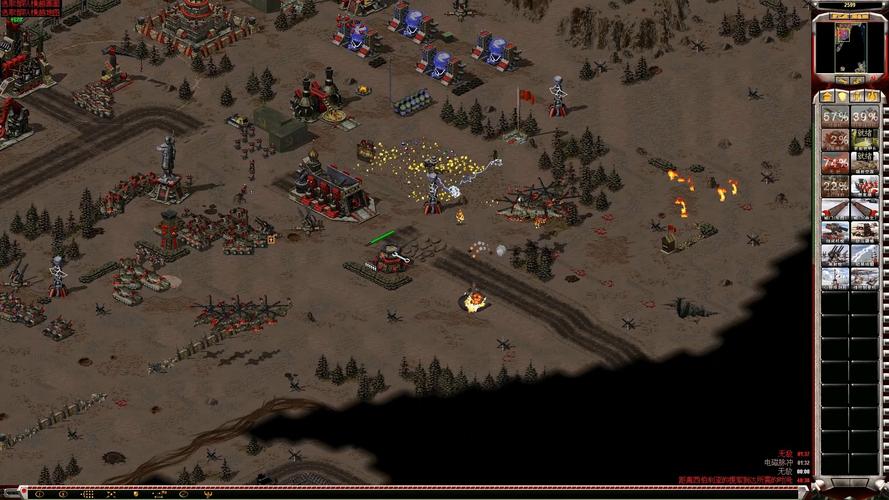Viewport: 889px width, 500px height.
Task: Click the cameo showing 2% progress
Action: pos(835,139)
